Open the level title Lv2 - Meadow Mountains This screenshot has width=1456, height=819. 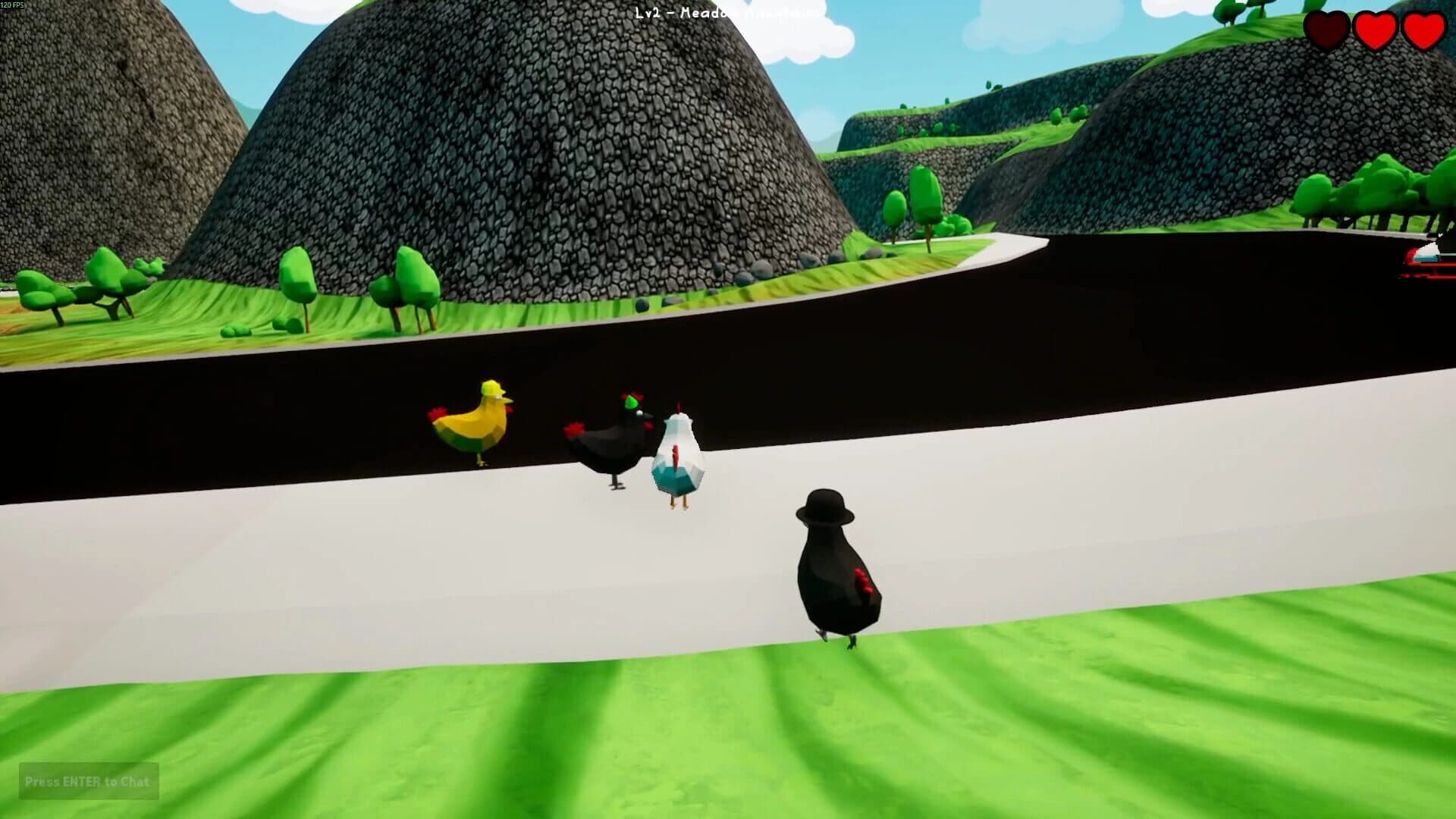tap(724, 13)
